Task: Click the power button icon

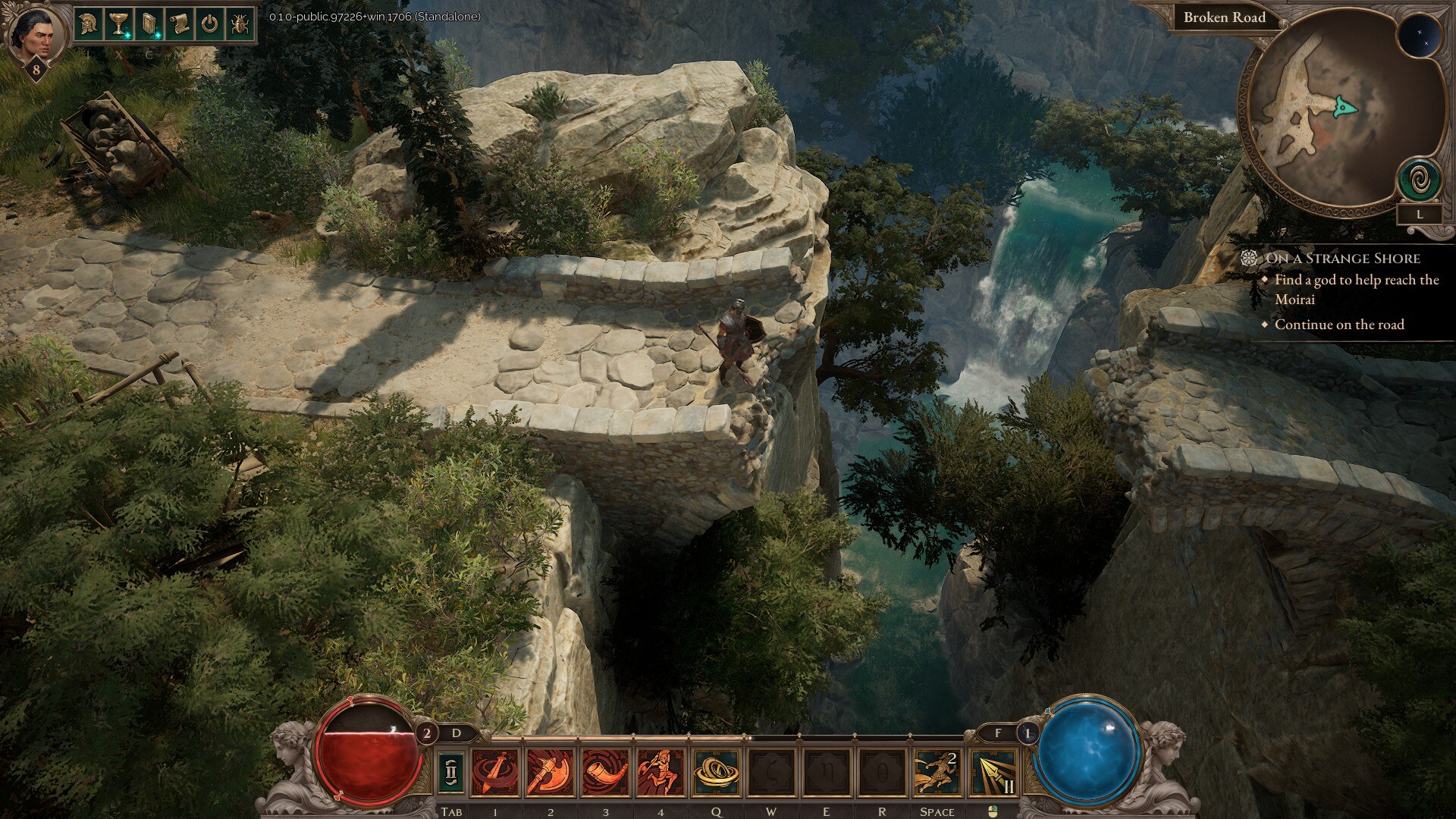Action: pos(210,24)
